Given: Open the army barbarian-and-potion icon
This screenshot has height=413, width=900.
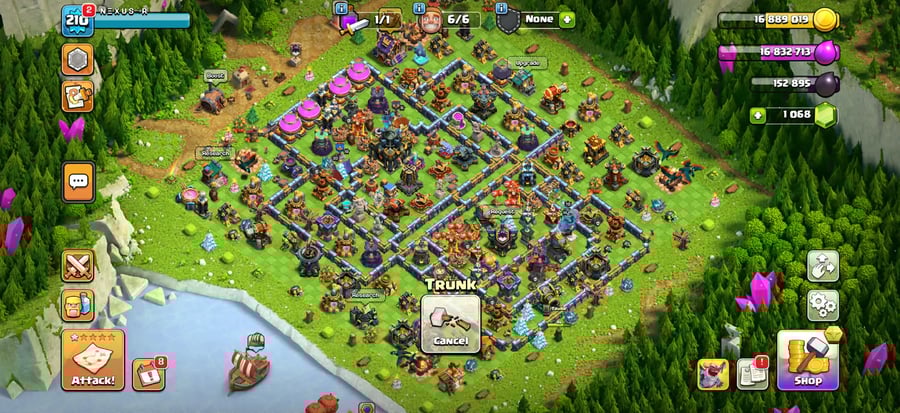Looking at the screenshot, I should (78, 305).
